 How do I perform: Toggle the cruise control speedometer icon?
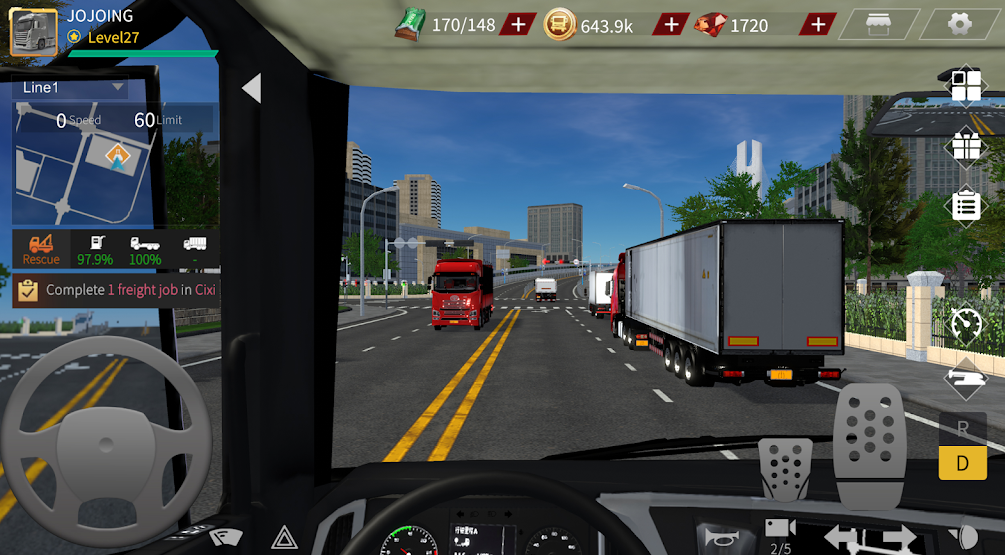point(966,323)
